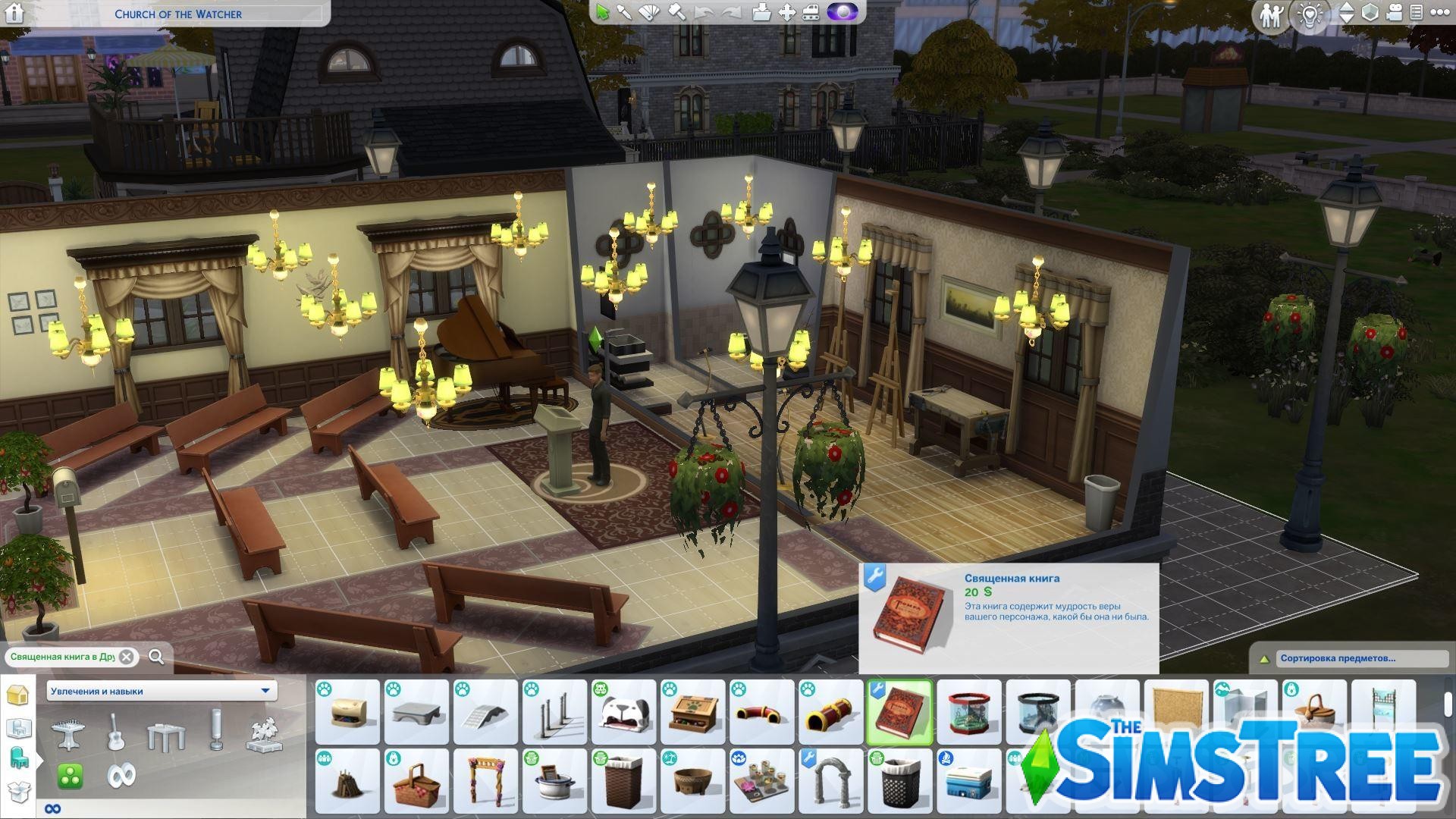This screenshot has height=819, width=1456.
Task: Open the eyedropper tool
Action: tap(625, 13)
